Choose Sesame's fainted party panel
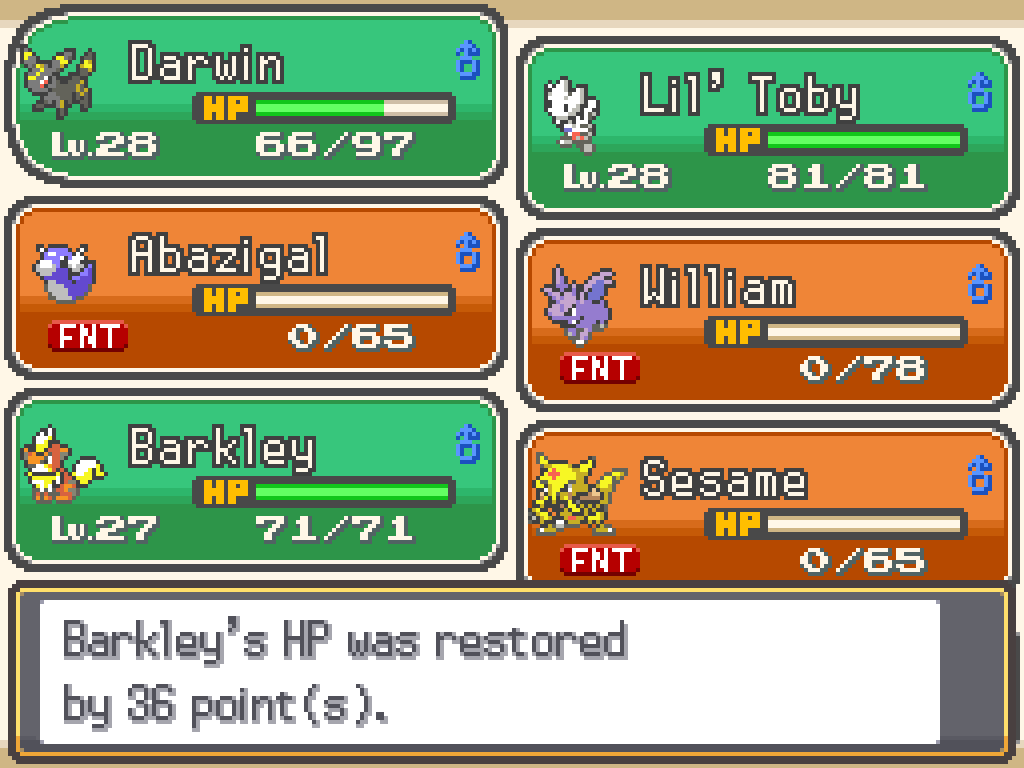The height and width of the screenshot is (768, 1024). [766, 505]
